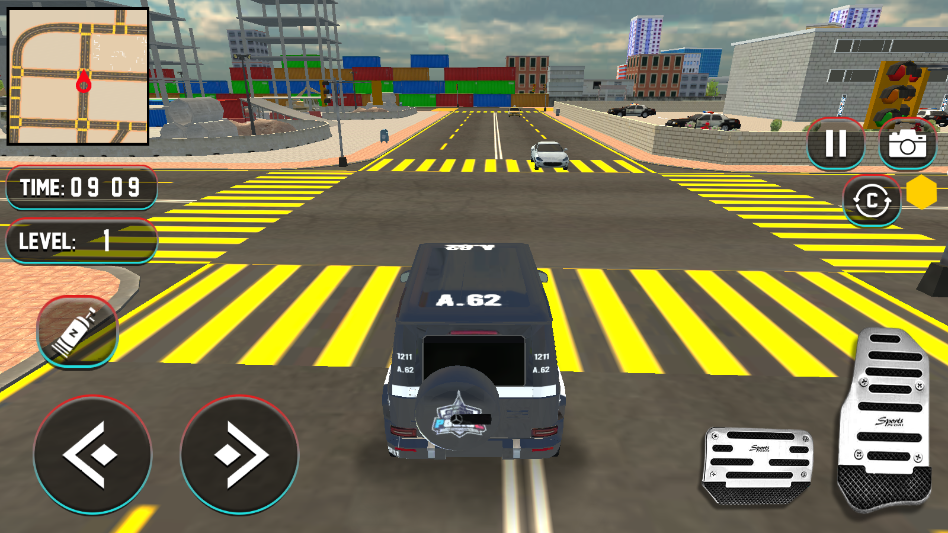Pause the game

pyautogui.click(x=835, y=144)
